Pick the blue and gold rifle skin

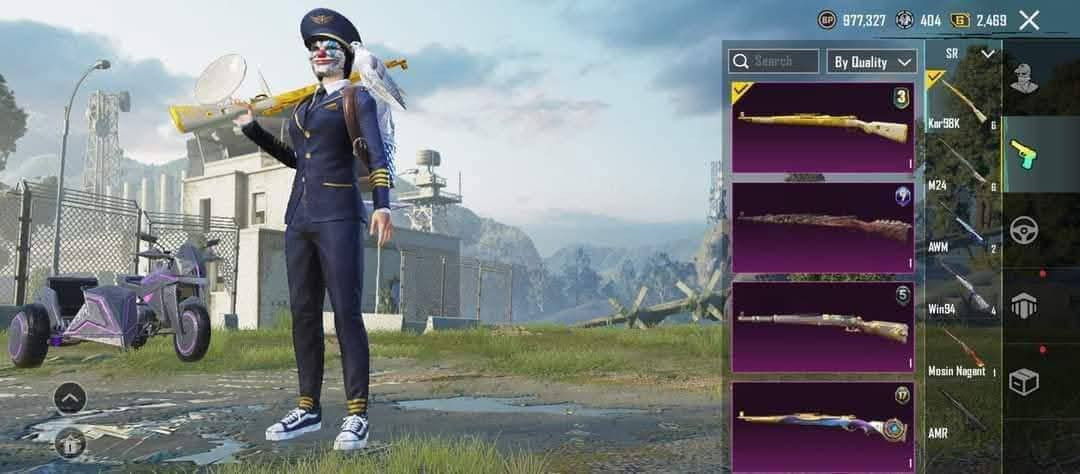[825, 425]
